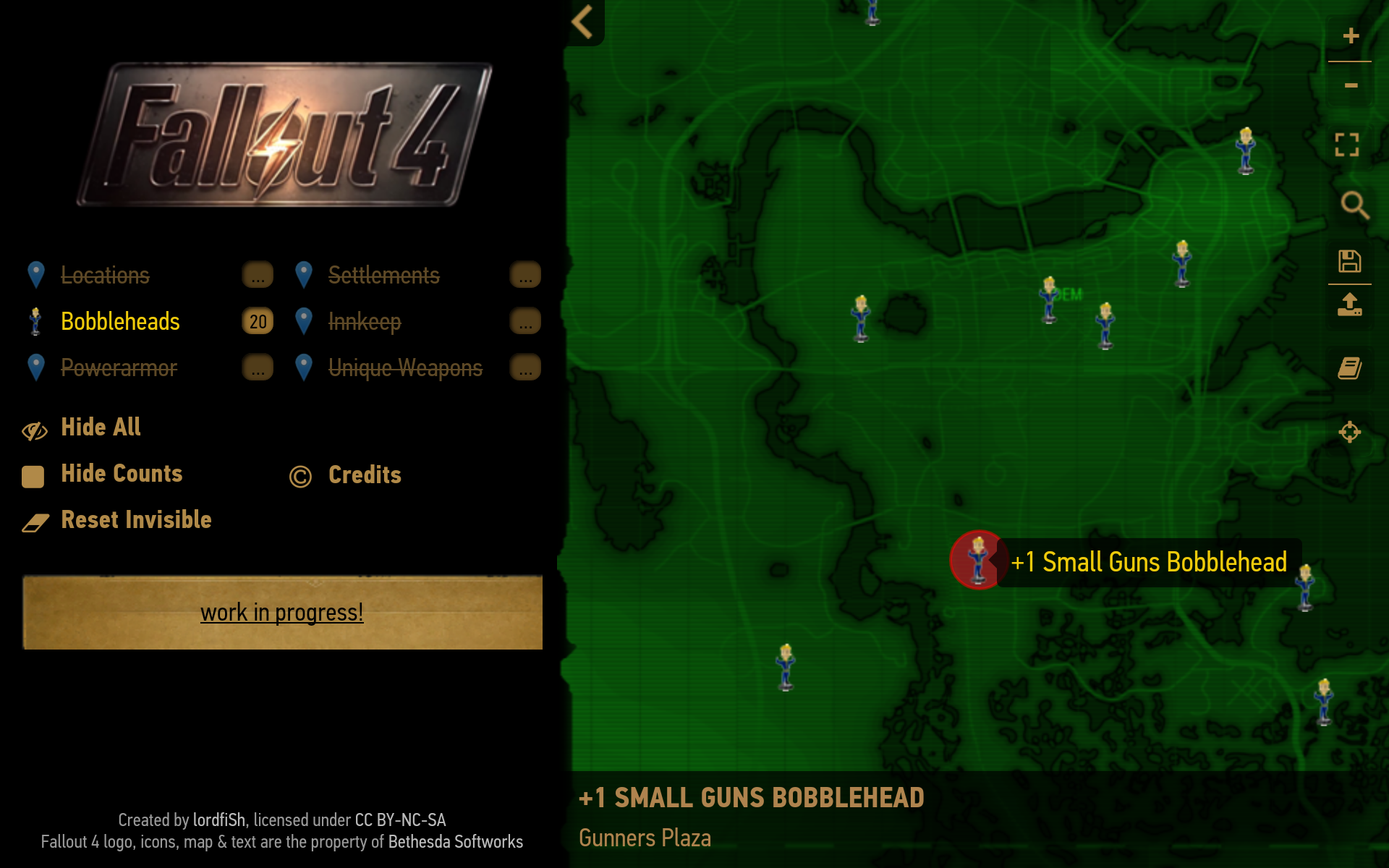Save map progress with the floppy disk icon

tap(1349, 261)
